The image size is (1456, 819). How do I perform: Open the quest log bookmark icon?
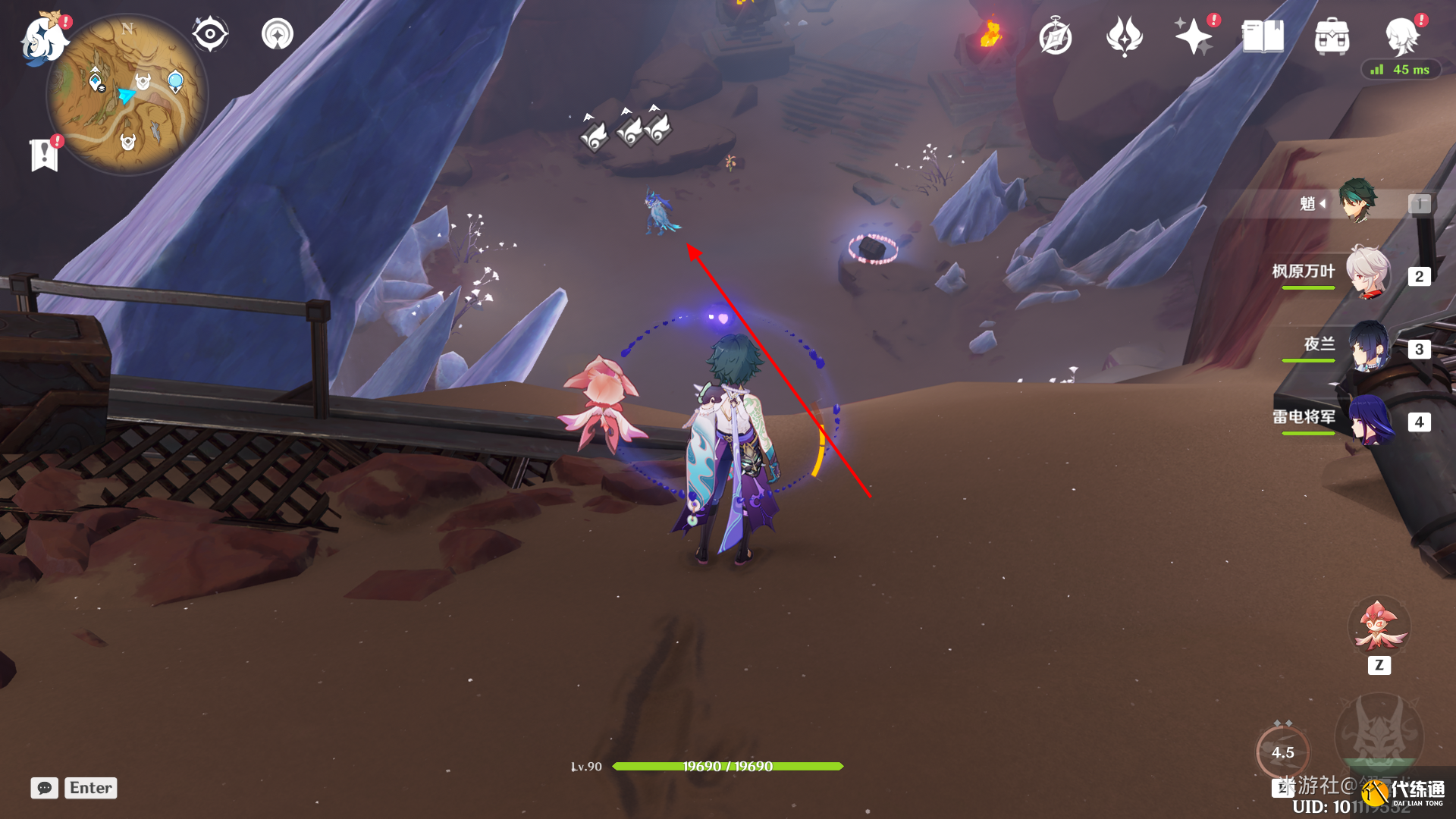point(45,155)
